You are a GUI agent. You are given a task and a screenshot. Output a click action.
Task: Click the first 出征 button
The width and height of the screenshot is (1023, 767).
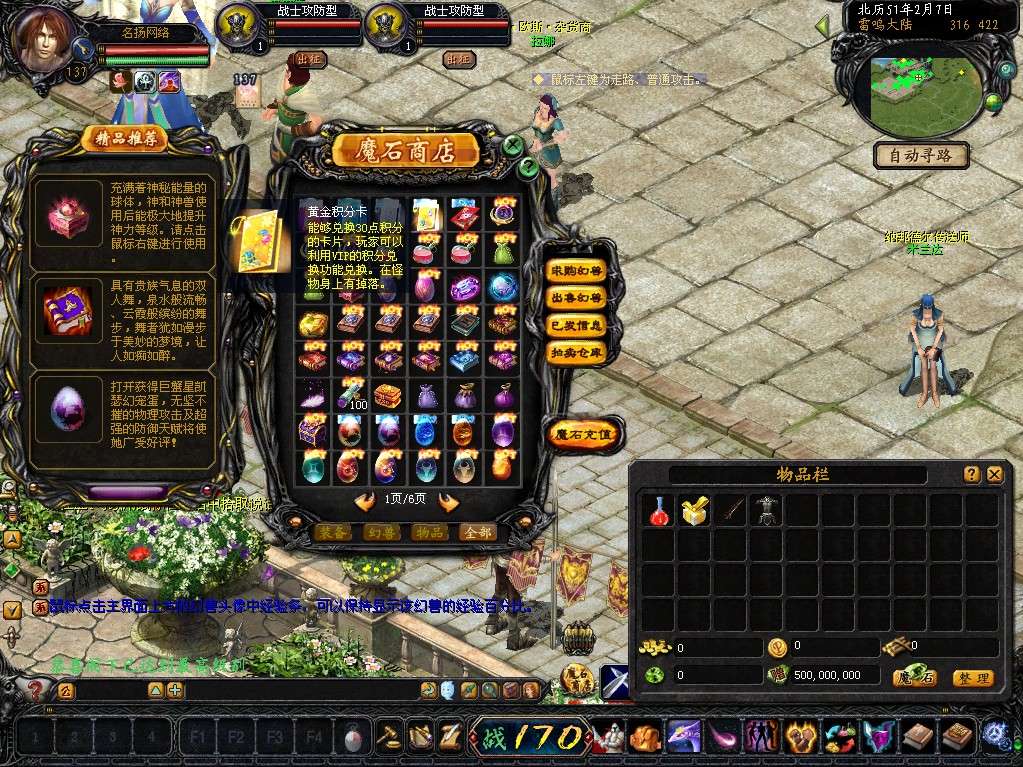tap(311, 59)
